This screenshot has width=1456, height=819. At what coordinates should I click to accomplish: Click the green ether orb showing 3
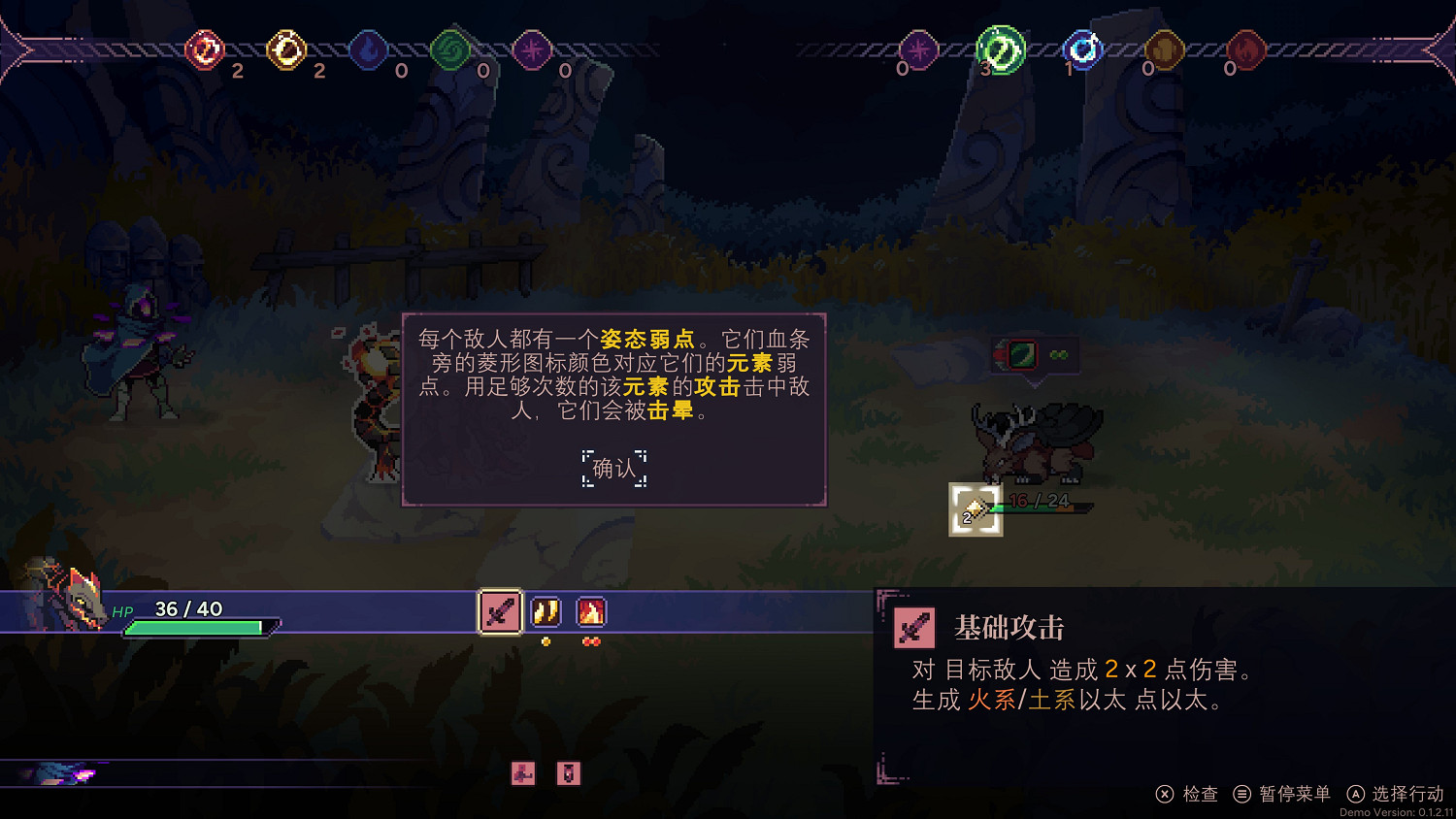coord(1000,51)
